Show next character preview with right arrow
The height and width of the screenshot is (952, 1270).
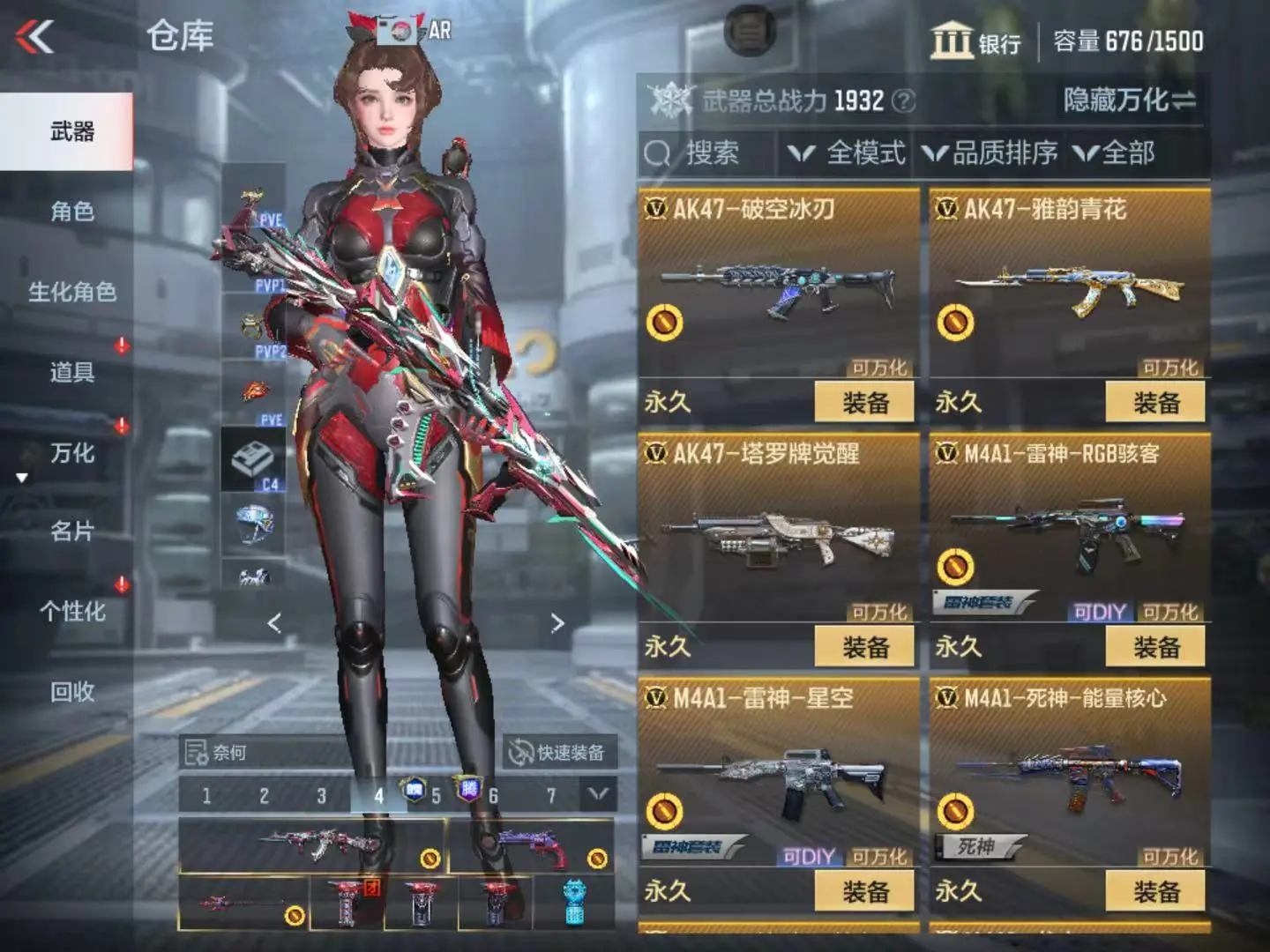coord(557,623)
